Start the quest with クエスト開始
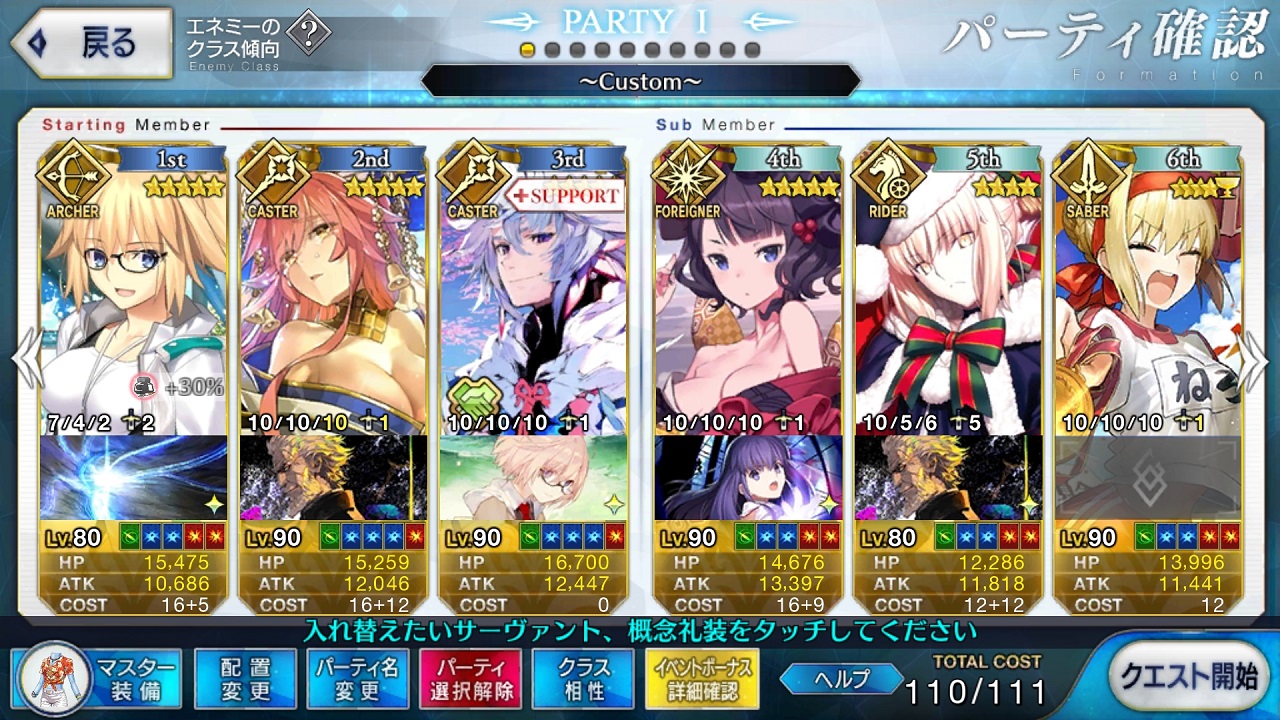This screenshot has width=1280, height=720. (1187, 676)
